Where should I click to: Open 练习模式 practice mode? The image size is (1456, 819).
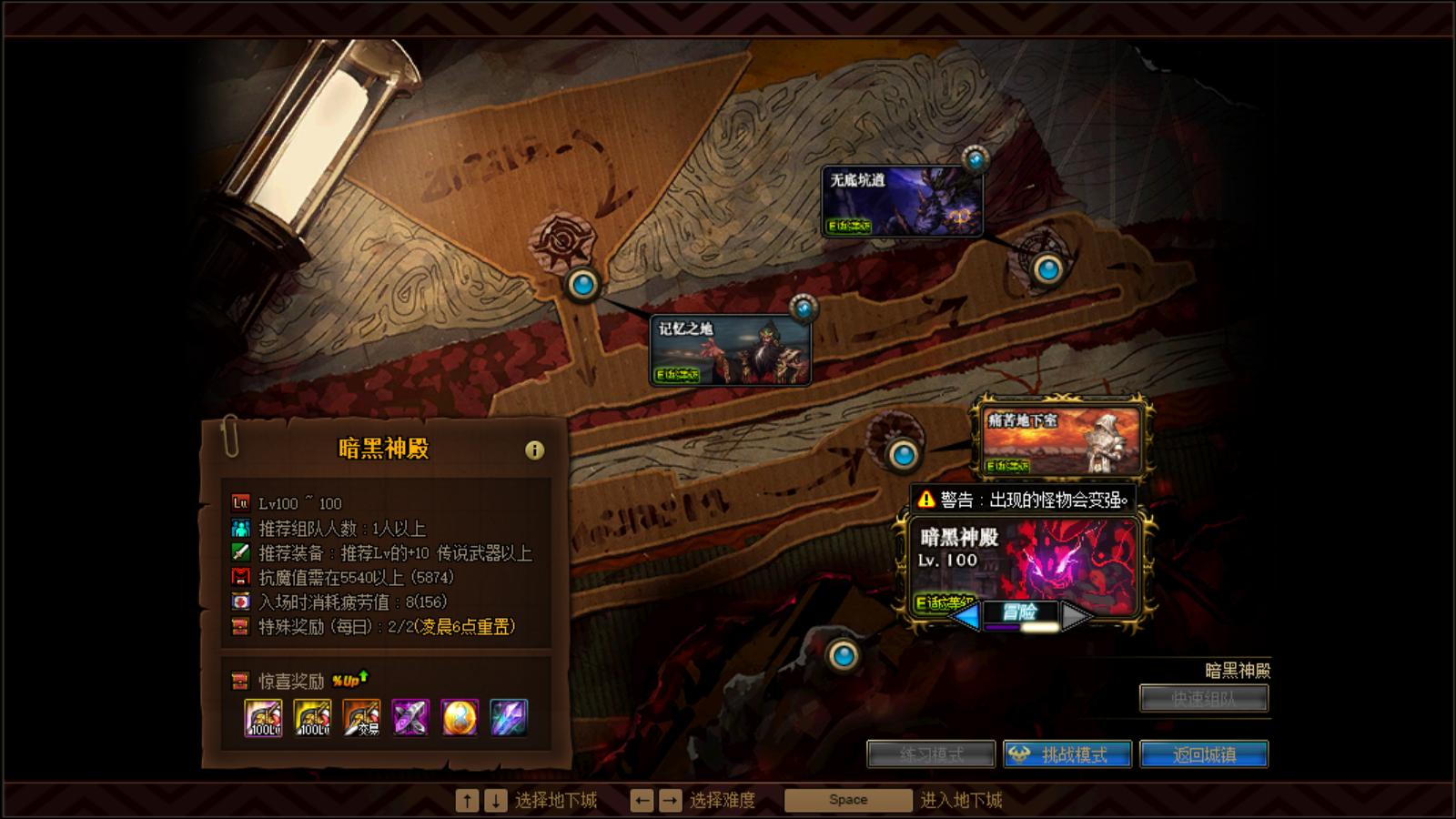[x=931, y=754]
